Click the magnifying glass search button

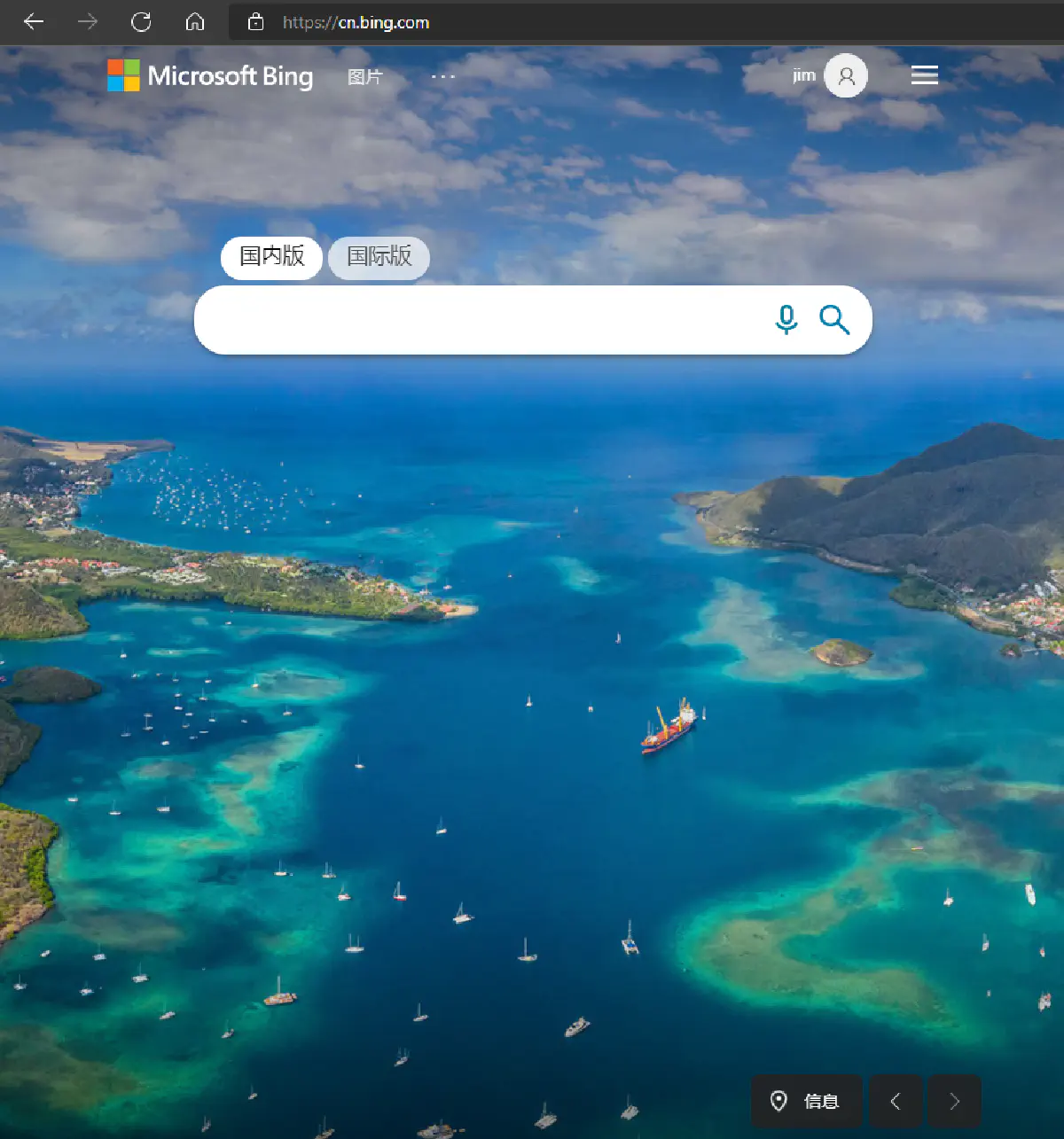[834, 319]
